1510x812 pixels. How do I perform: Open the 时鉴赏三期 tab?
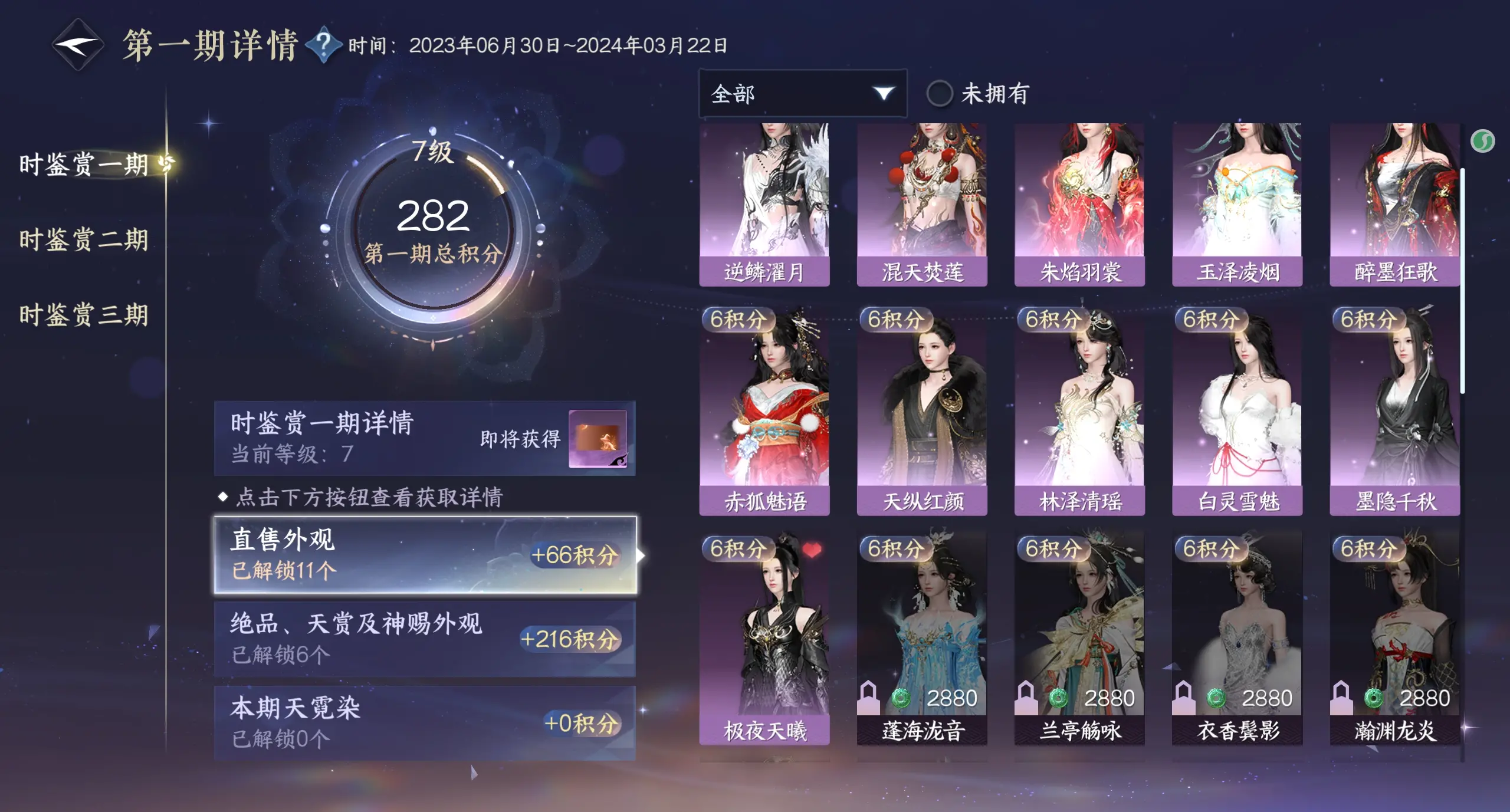(85, 315)
